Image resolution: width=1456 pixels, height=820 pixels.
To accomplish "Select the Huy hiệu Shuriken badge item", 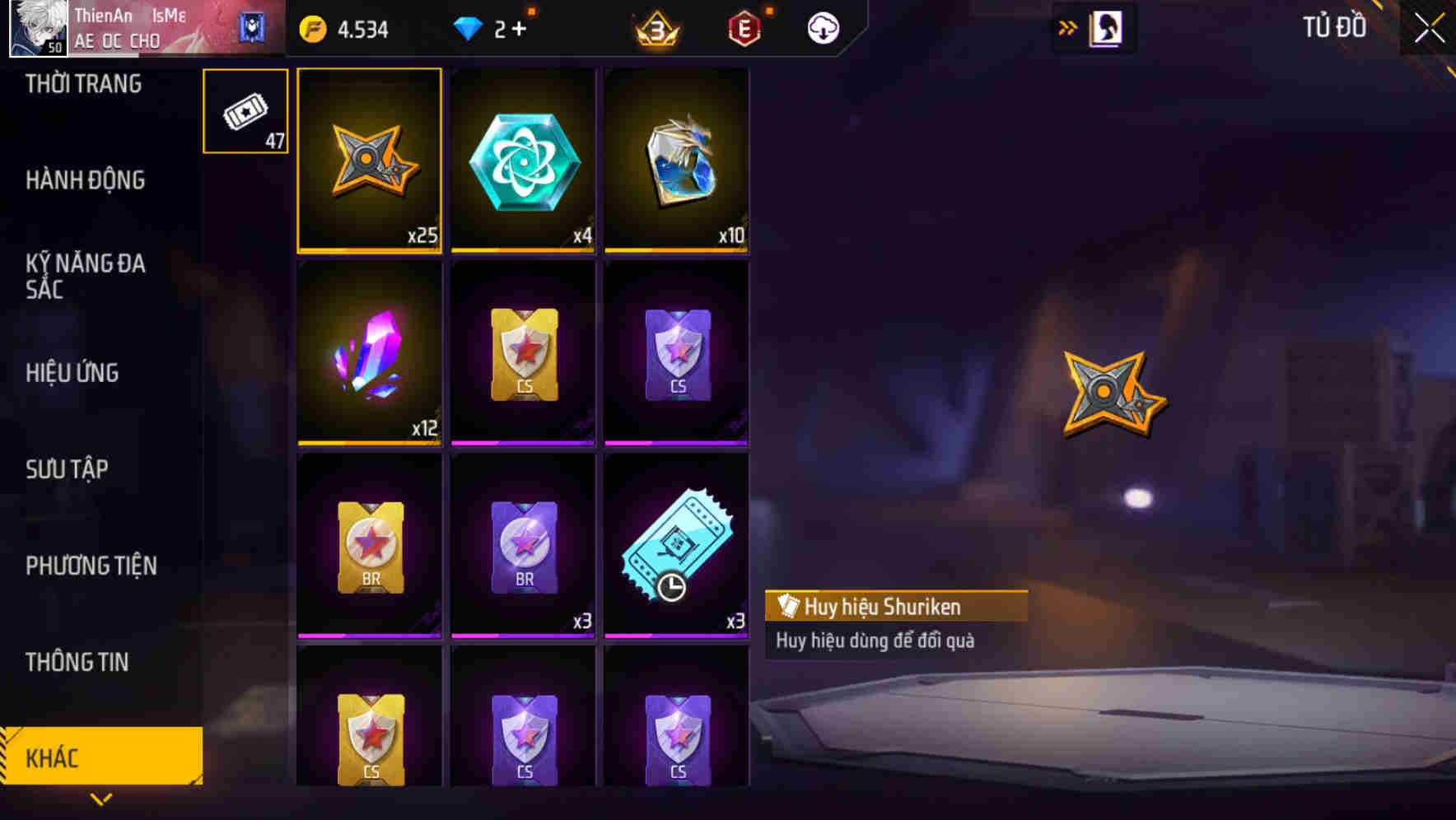I will (368, 161).
